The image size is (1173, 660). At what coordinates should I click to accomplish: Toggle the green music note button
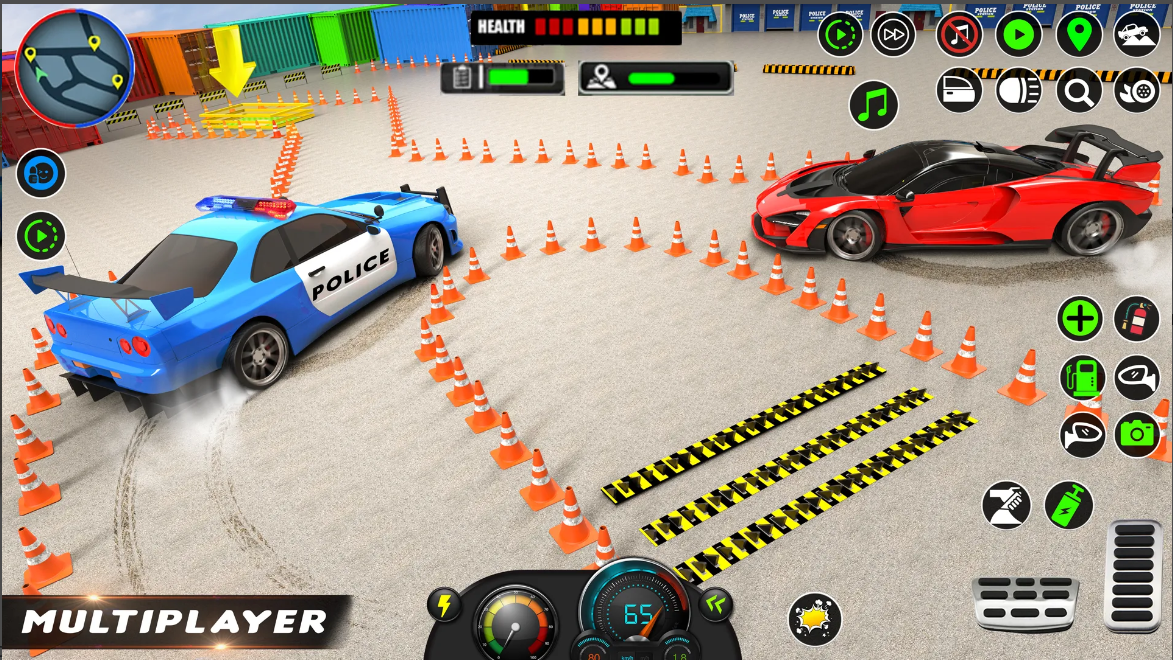874,105
